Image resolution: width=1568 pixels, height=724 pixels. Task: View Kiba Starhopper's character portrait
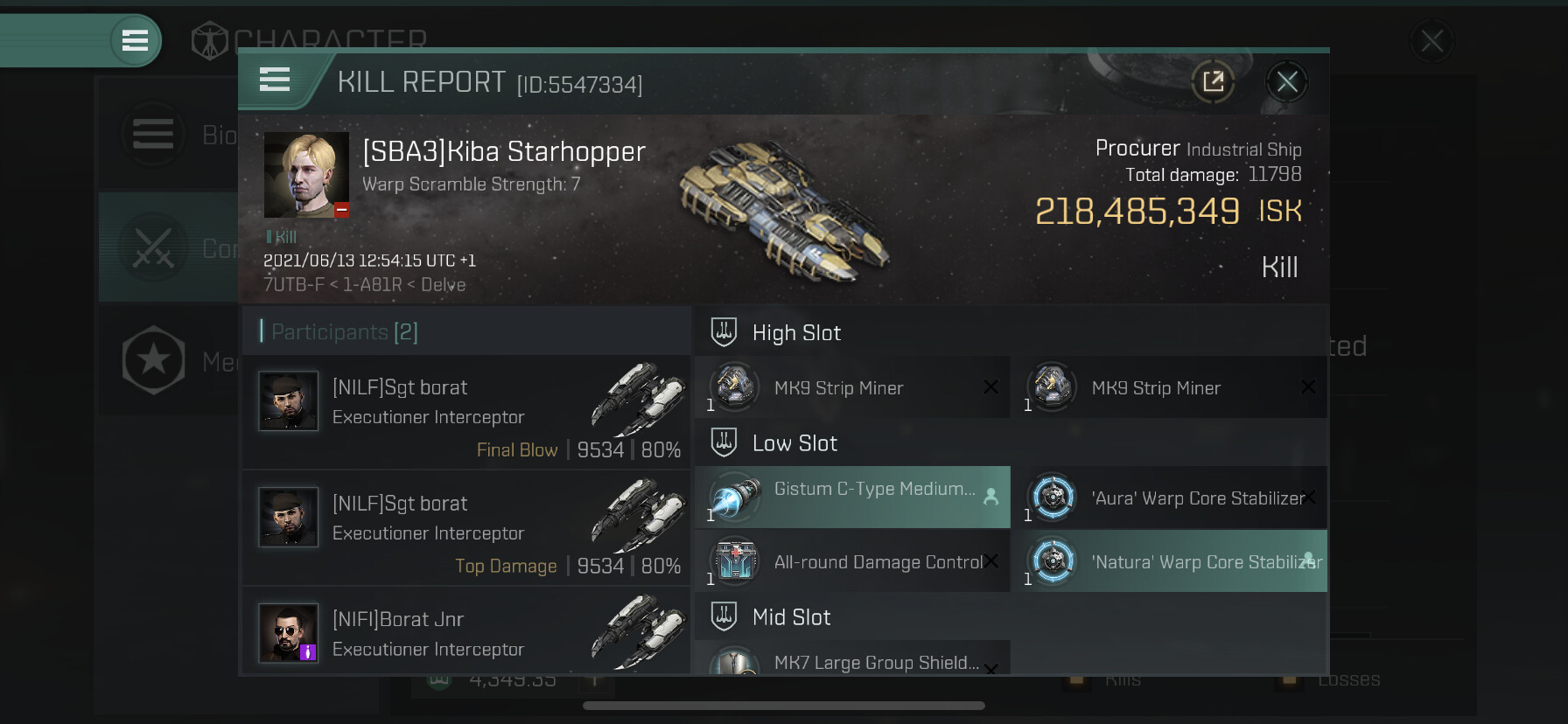click(306, 175)
